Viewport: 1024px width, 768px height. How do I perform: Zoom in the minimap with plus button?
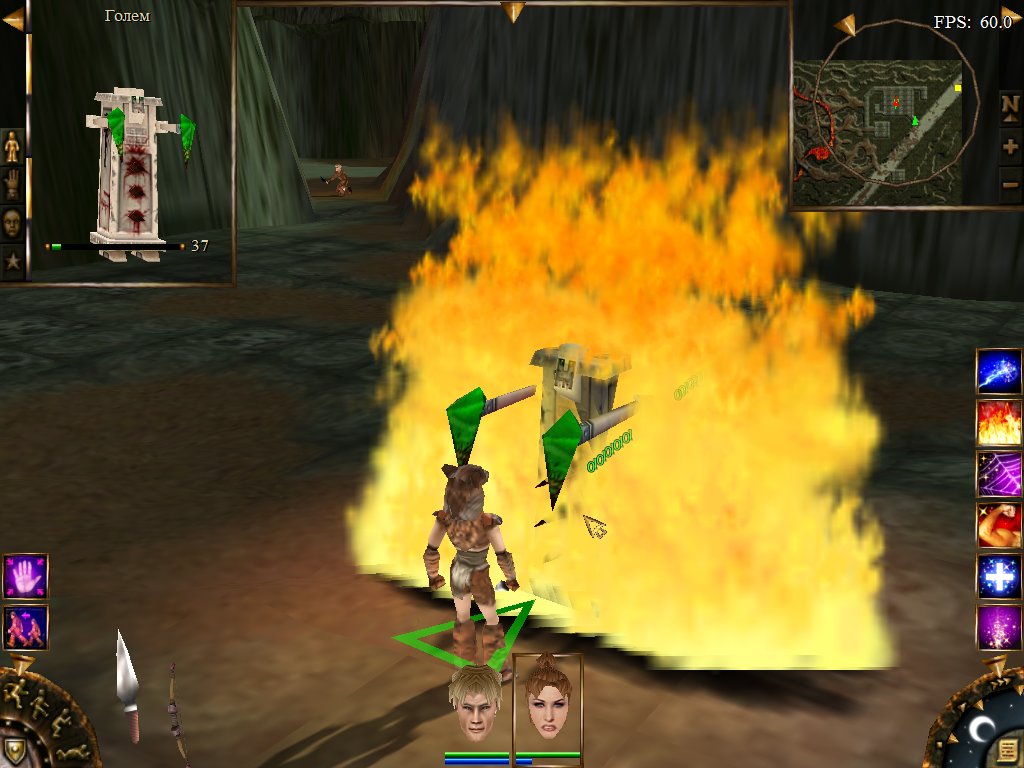tap(1010, 147)
